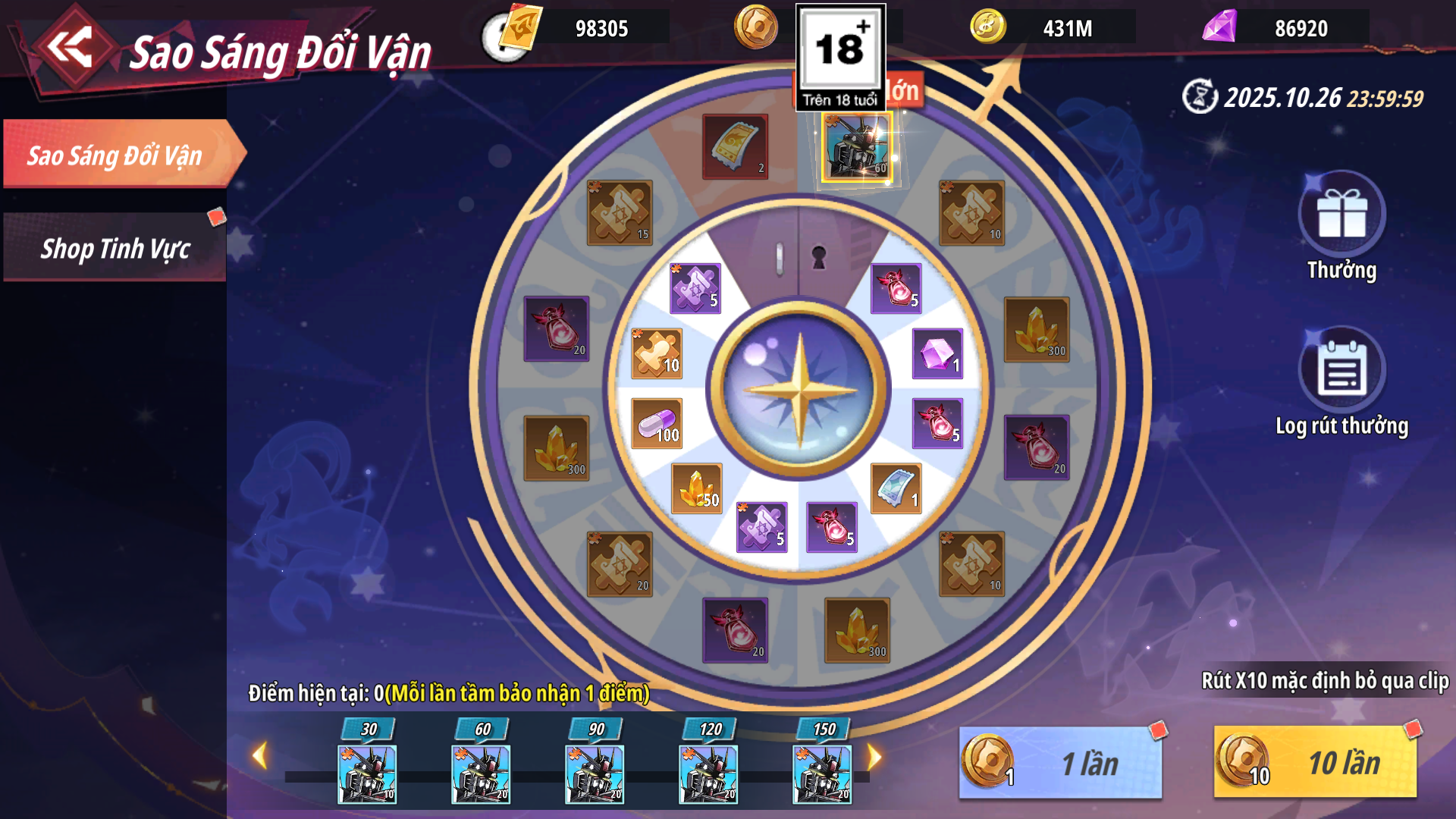Show next milestone rewards with right arrow
Viewport: 1456px width, 819px height.
[874, 756]
